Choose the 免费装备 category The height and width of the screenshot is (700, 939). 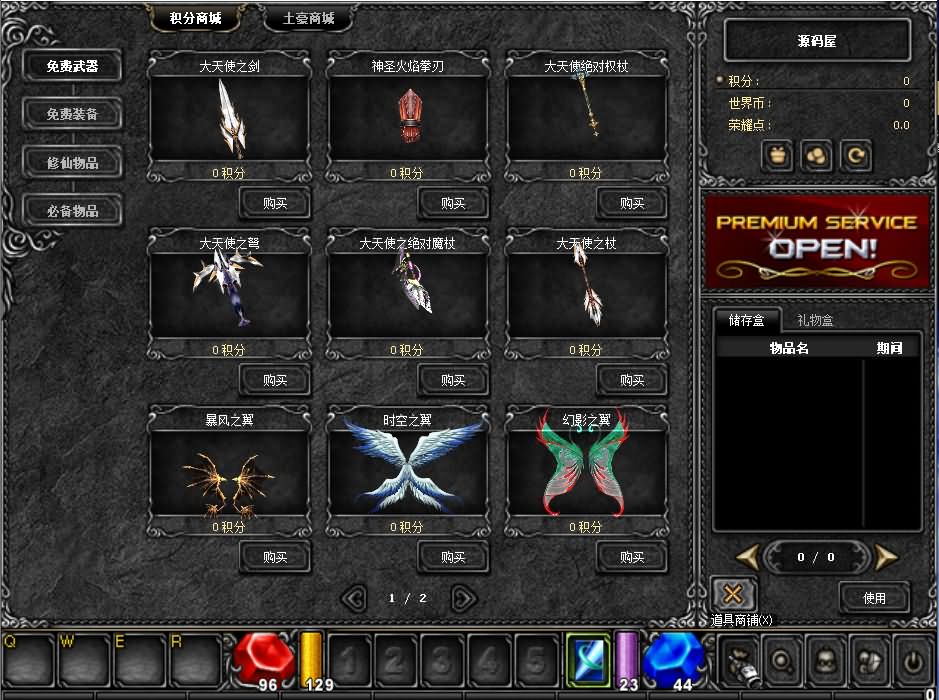pyautogui.click(x=72, y=115)
